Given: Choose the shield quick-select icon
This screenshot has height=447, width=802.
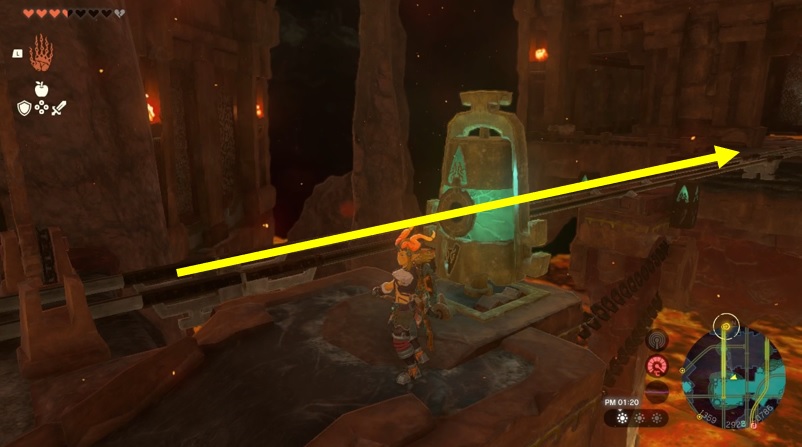Looking at the screenshot, I should pos(24,107).
